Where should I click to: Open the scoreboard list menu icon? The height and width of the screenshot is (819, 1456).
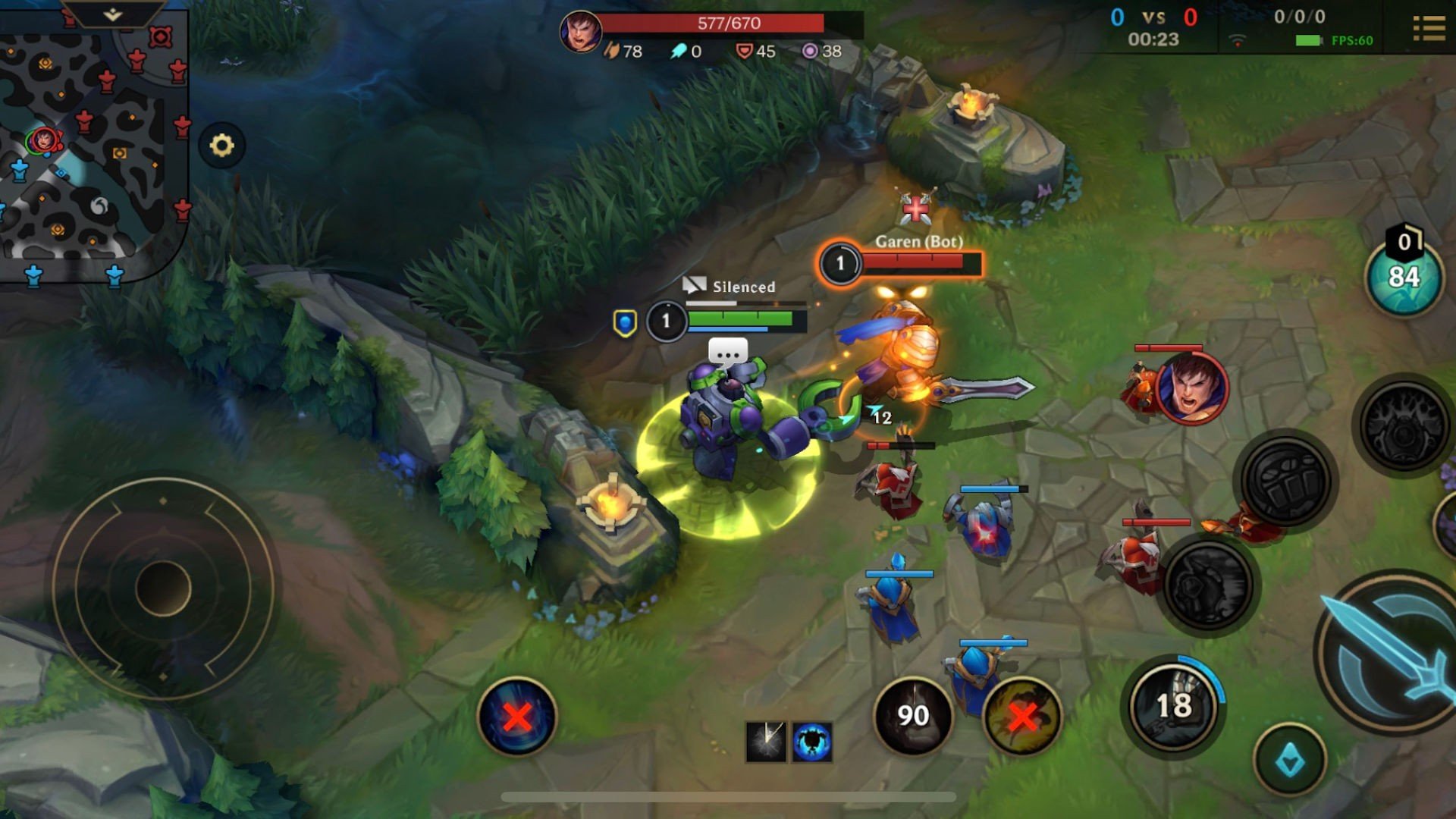[x=1429, y=29]
